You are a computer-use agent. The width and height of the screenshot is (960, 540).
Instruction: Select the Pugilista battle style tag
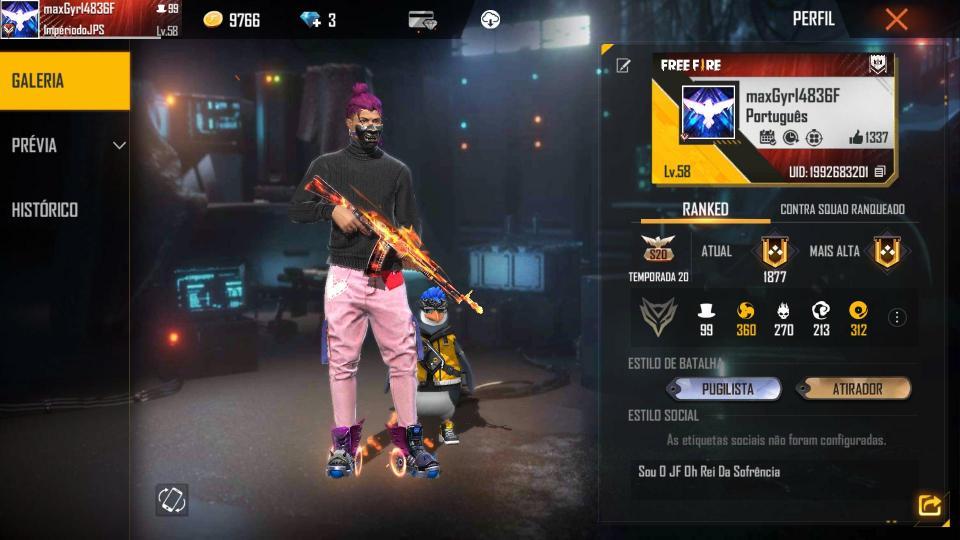click(725, 389)
